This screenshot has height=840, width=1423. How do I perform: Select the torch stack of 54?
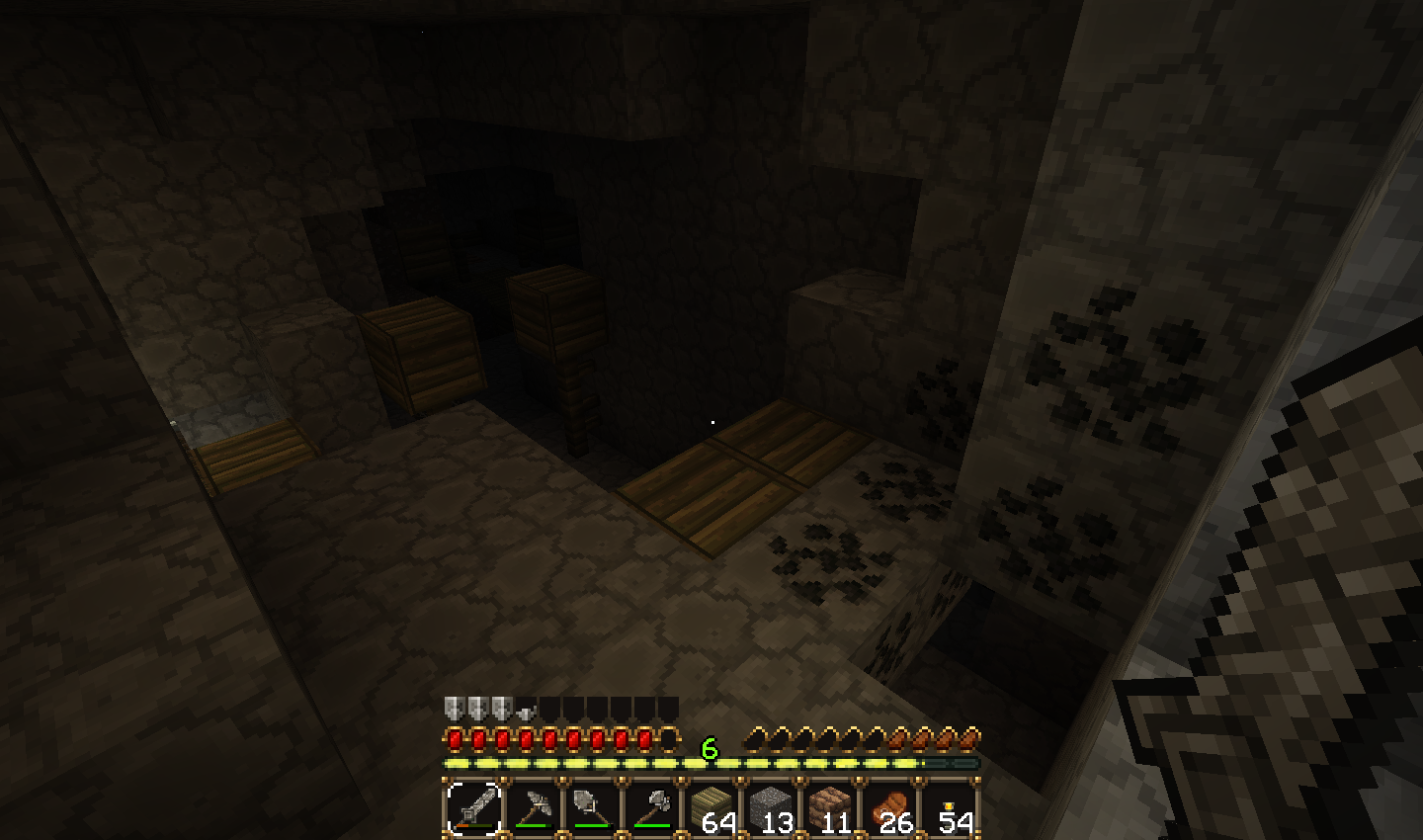click(x=949, y=808)
